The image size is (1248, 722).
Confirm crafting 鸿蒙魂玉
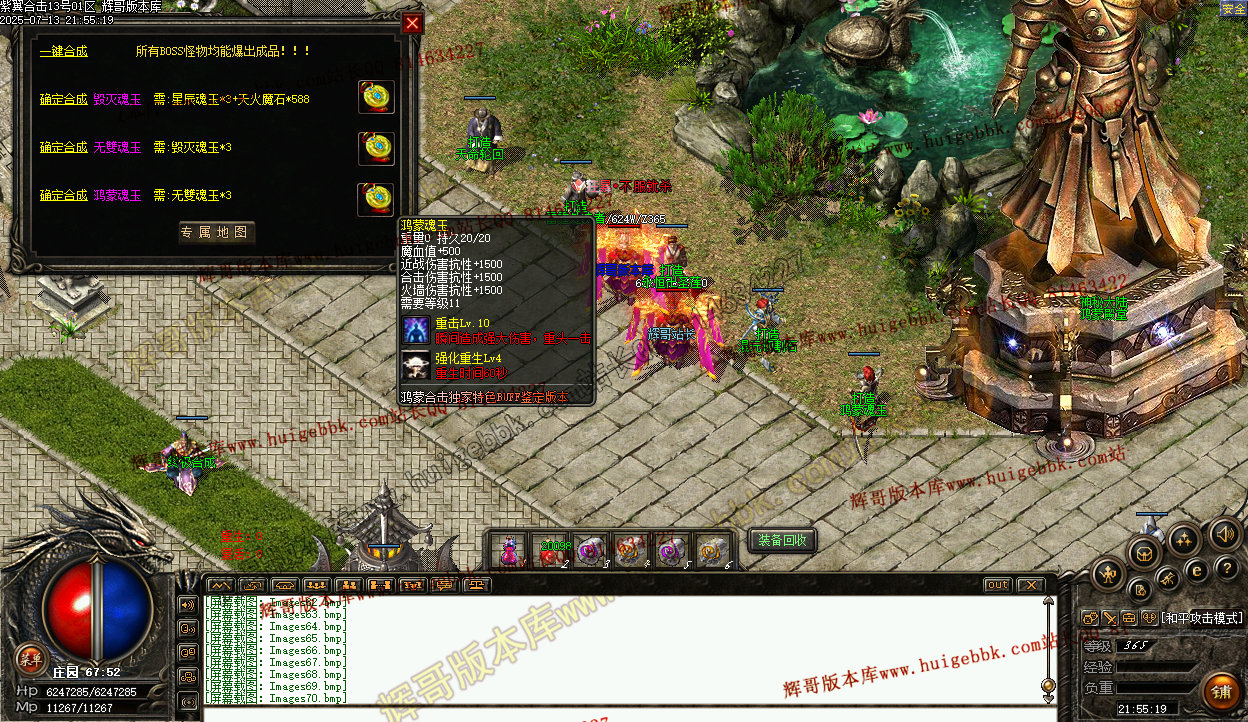point(63,195)
